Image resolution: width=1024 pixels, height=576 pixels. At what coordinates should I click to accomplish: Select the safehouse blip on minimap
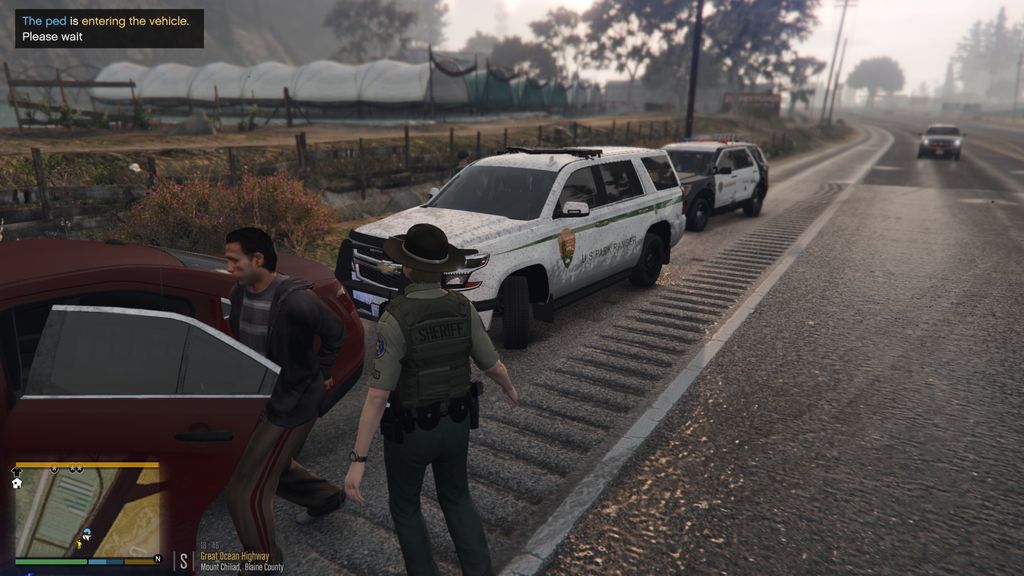pos(17,483)
